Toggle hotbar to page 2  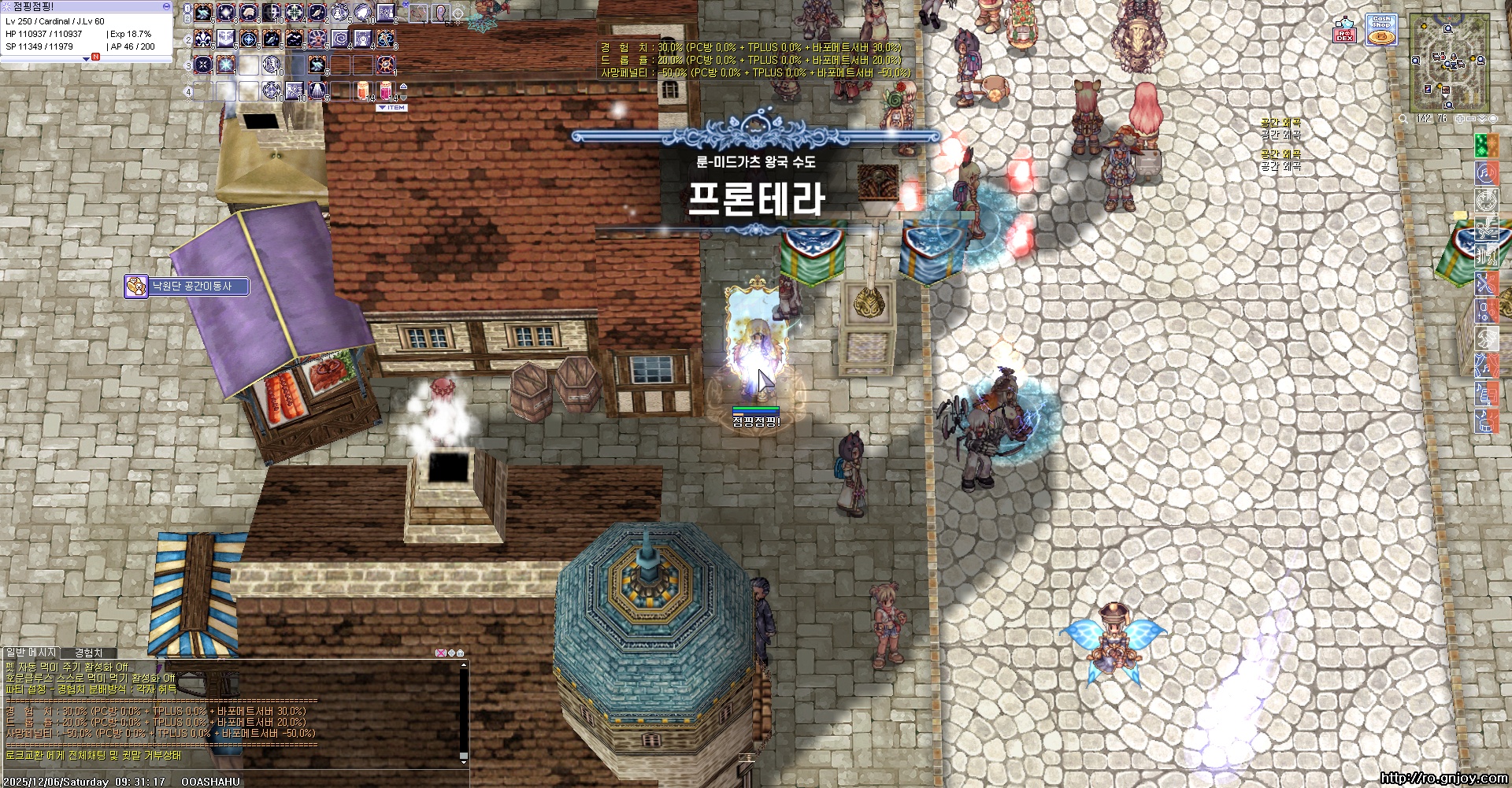pos(187,18)
